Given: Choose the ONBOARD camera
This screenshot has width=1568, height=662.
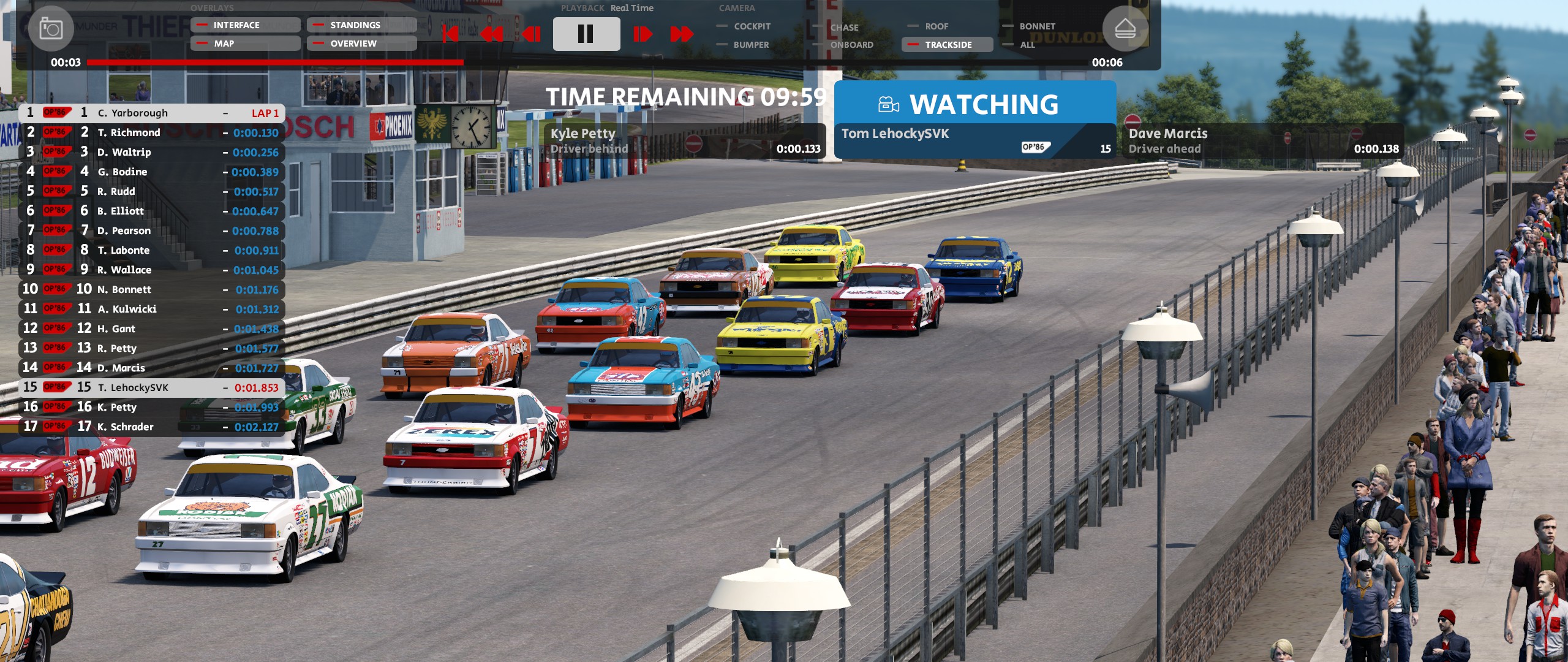Looking at the screenshot, I should point(851,45).
